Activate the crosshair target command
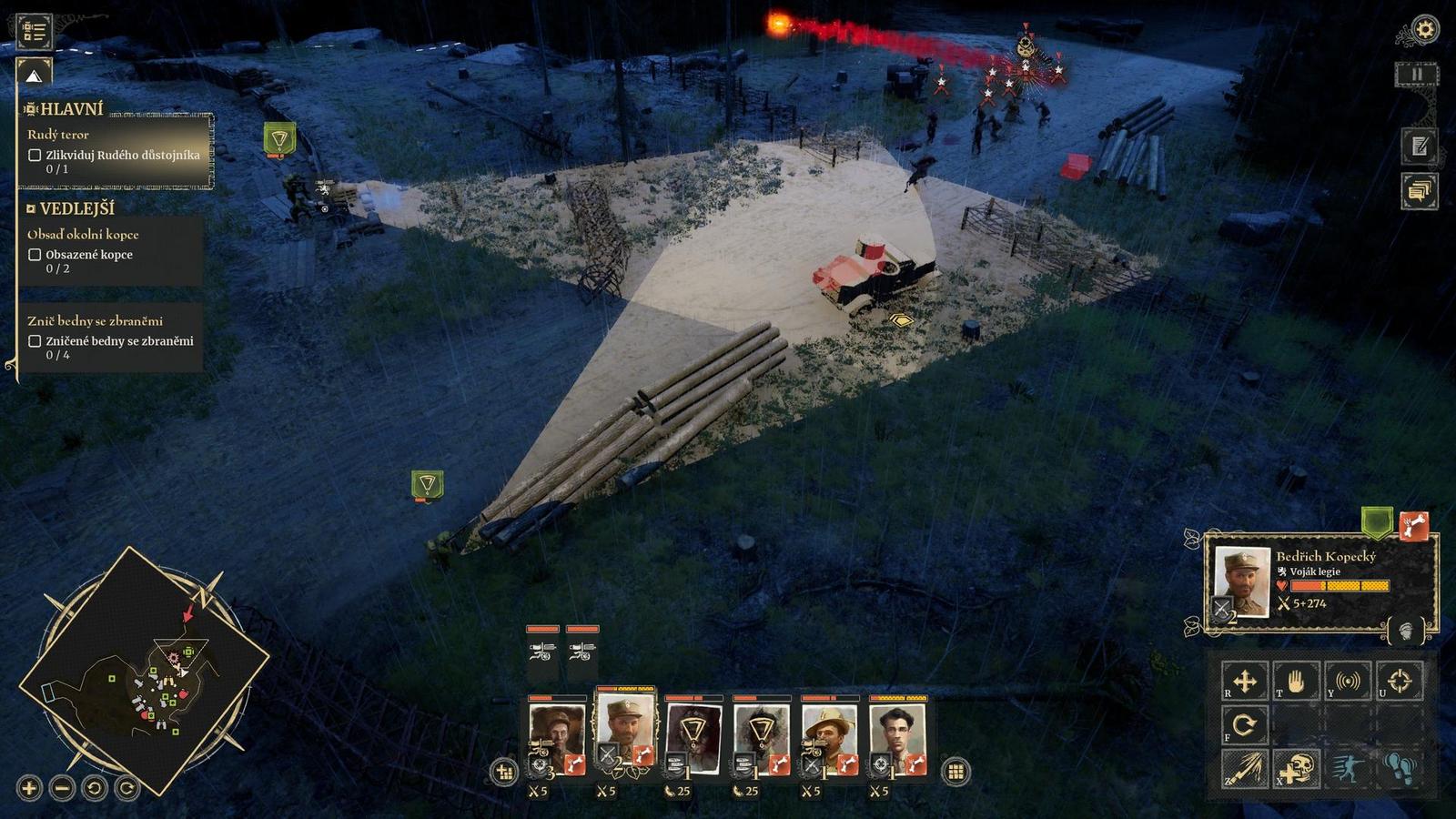Screen dimensions: 1456x819 [x=1399, y=681]
